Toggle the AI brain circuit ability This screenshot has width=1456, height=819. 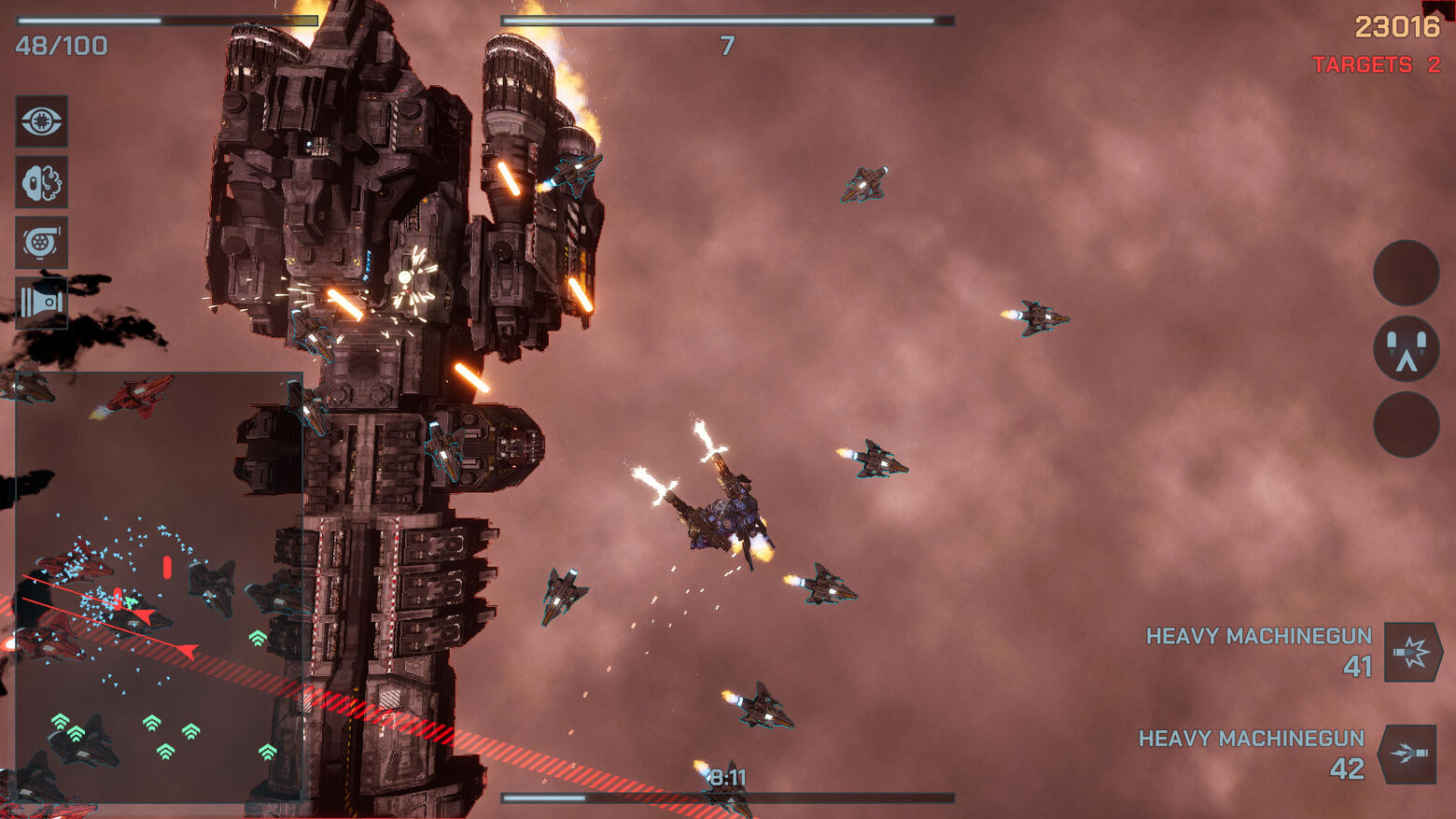tap(41, 182)
